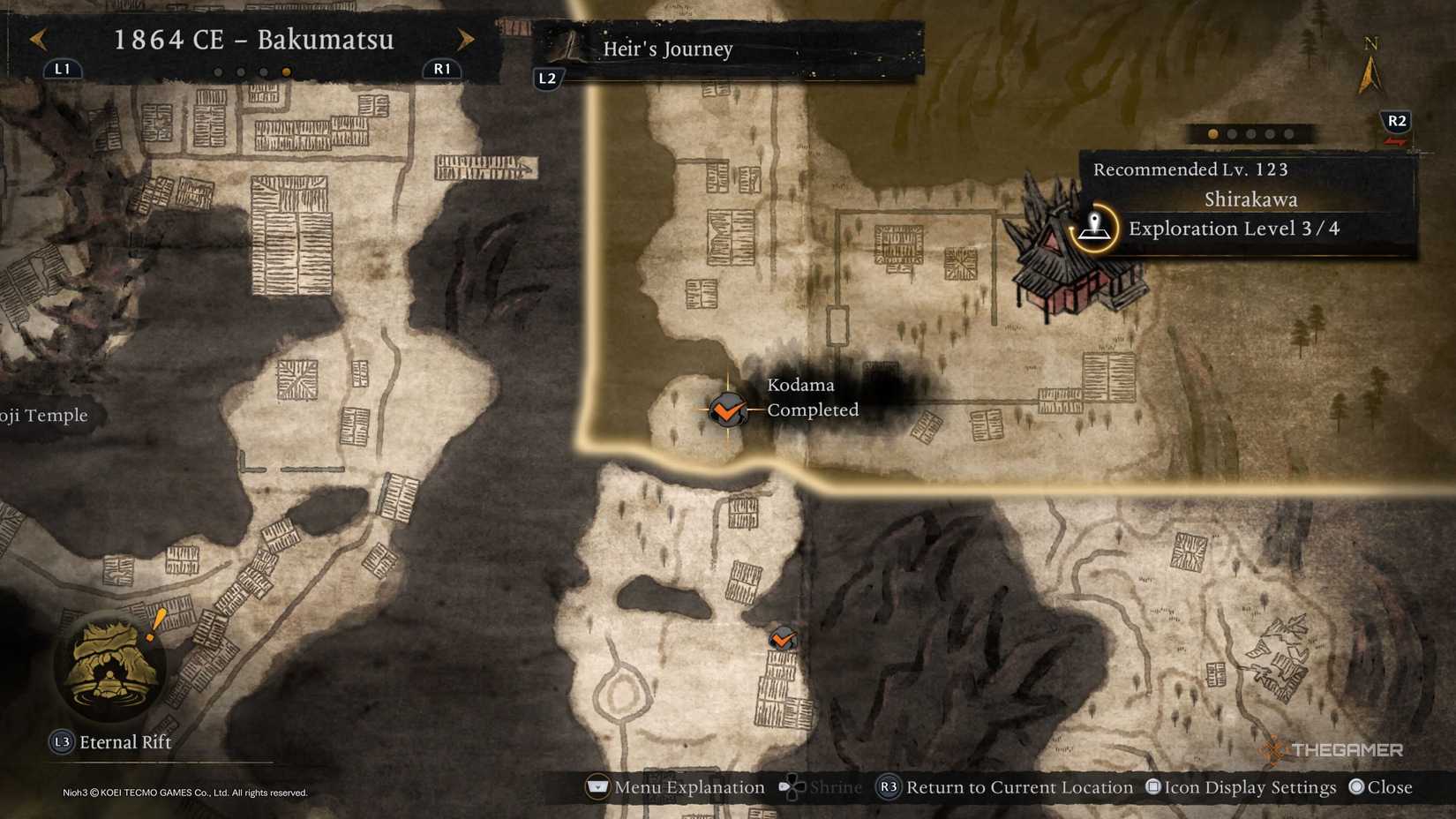
Task: Close the map screen
Action: [x=1386, y=787]
